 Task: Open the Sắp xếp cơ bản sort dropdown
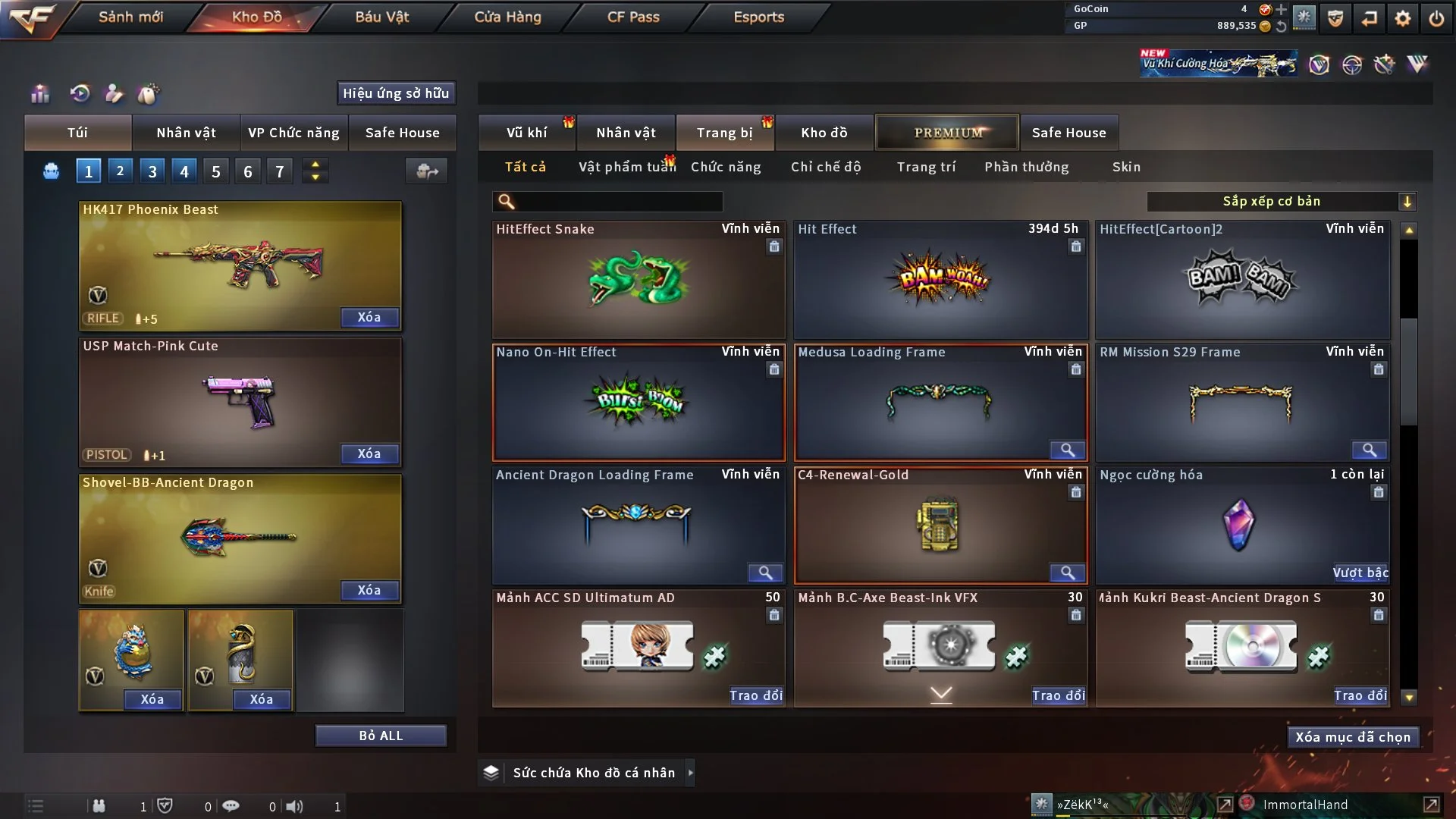1281,201
